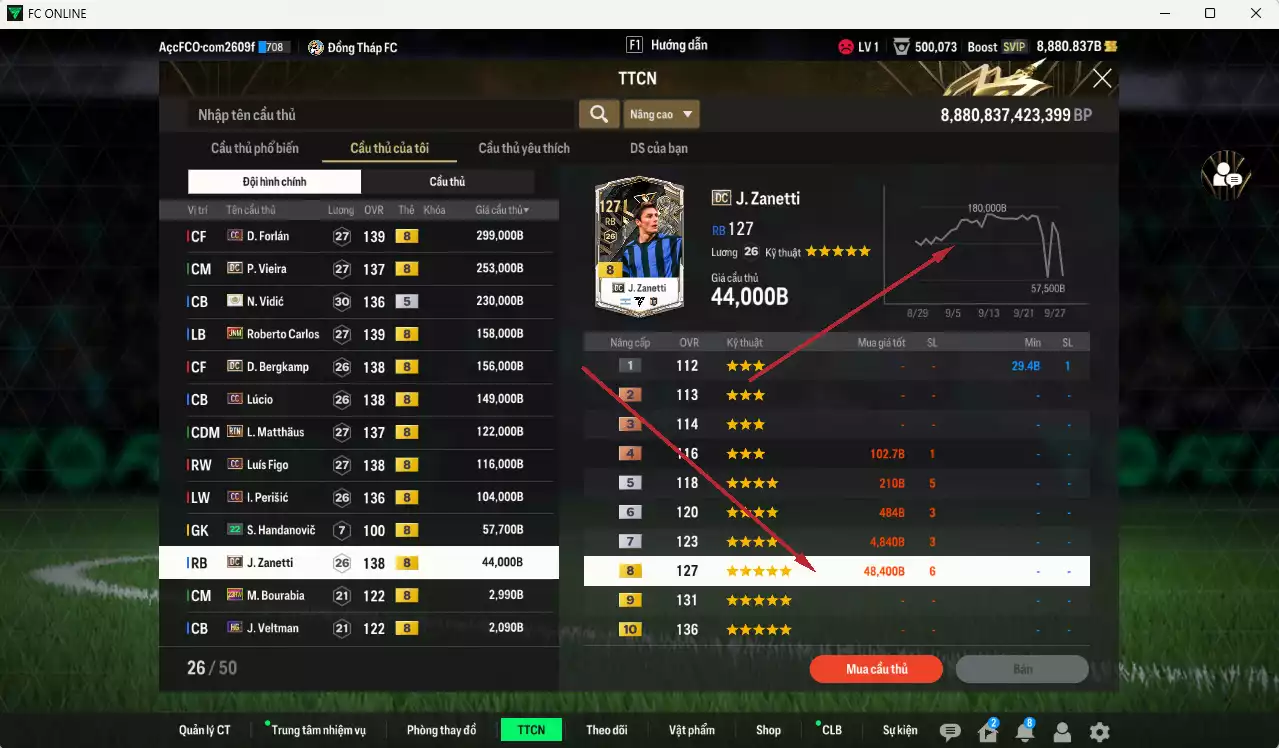Sort list by Giá cầu thủ column
This screenshot has width=1279, height=748.
pyautogui.click(x=502, y=210)
